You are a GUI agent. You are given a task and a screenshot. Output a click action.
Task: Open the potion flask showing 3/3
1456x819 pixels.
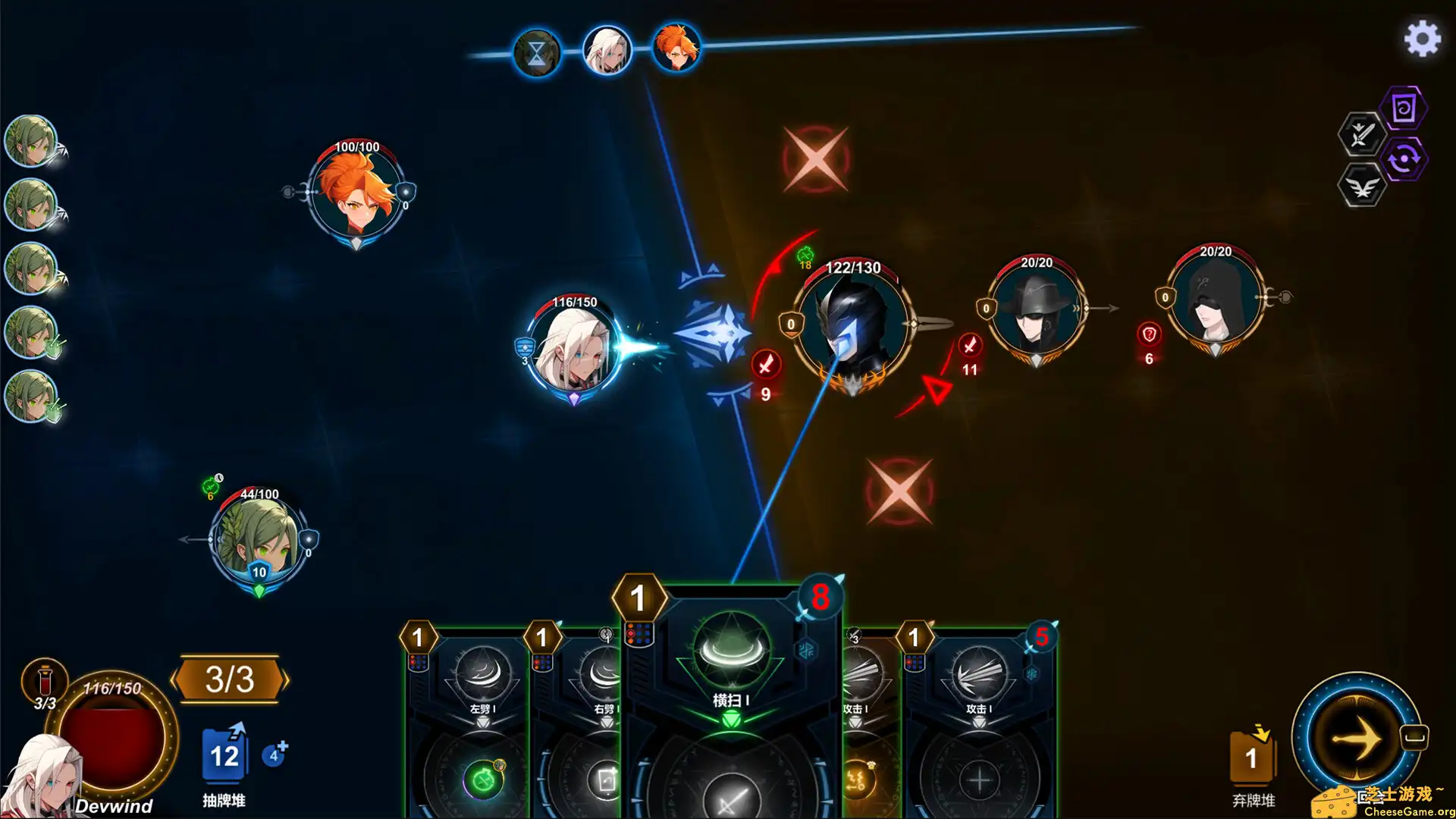[43, 679]
